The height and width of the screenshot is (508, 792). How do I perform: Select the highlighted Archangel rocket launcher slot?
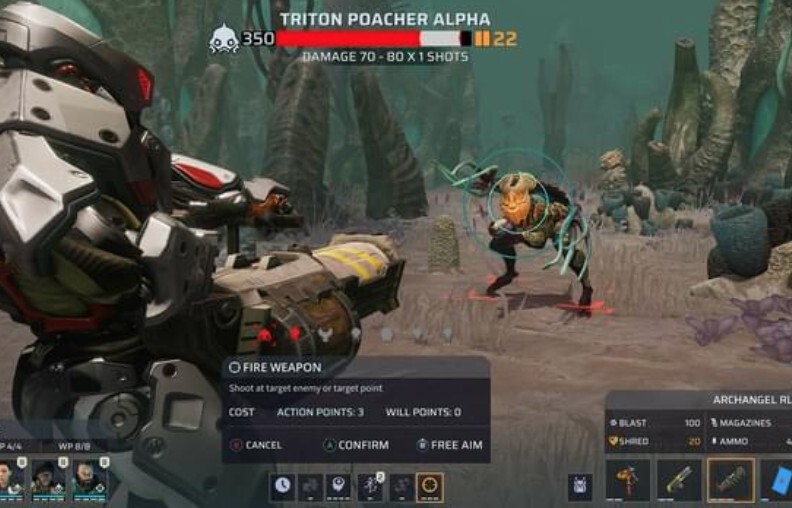point(730,481)
